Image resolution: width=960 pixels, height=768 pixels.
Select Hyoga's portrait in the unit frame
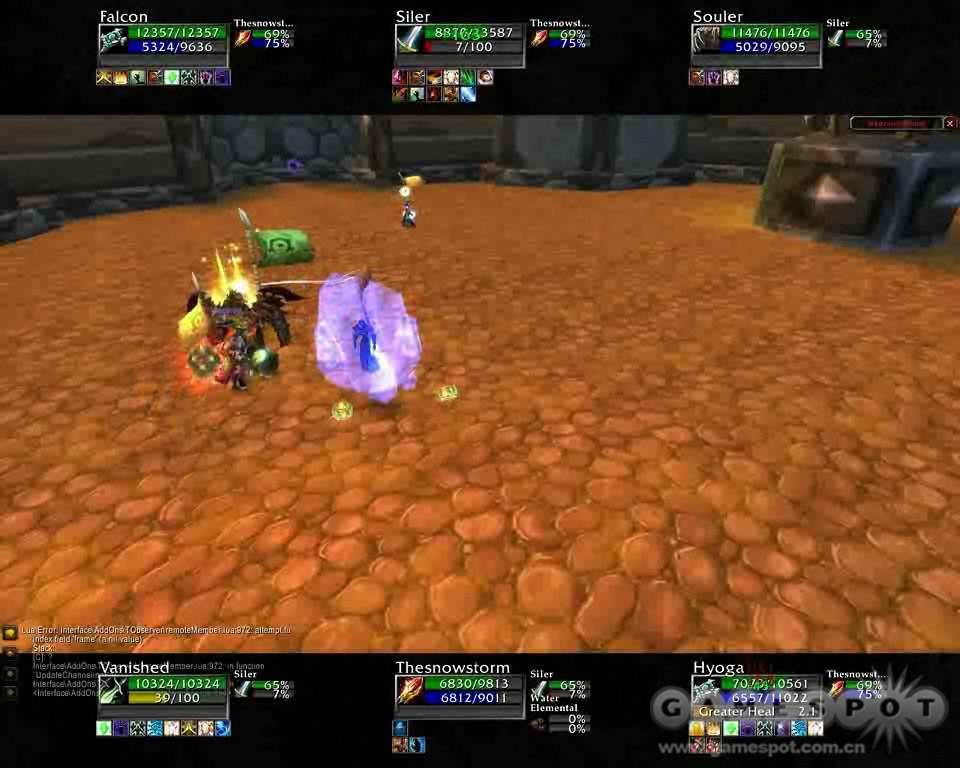706,690
